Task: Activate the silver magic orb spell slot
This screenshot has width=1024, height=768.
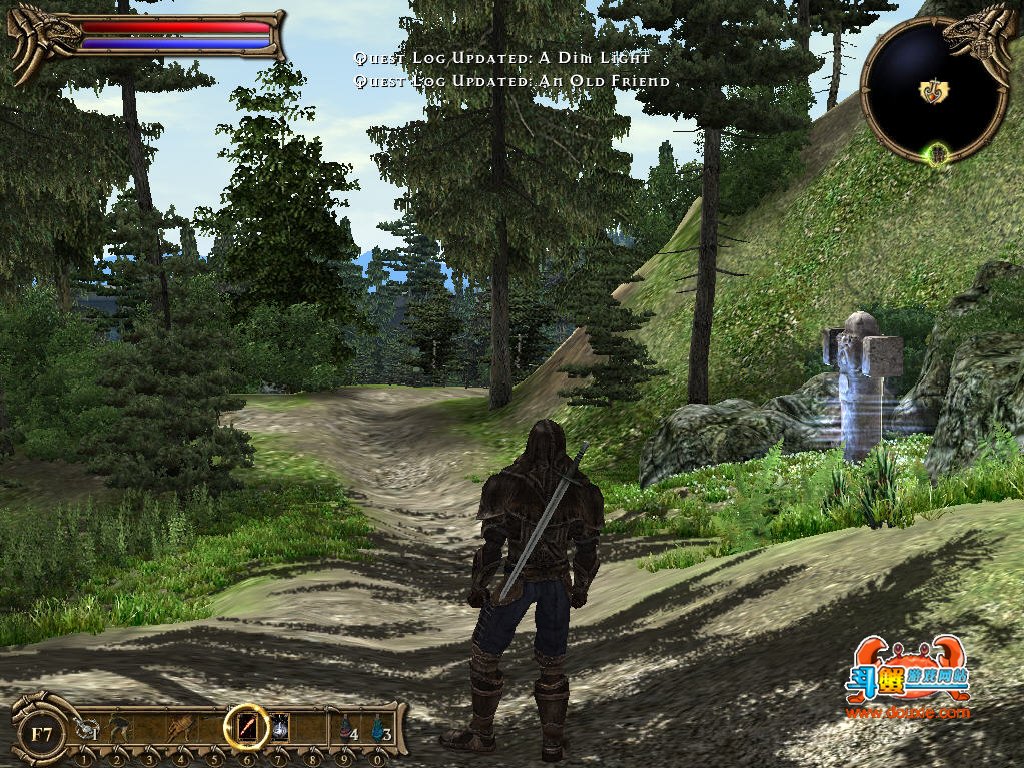Action: [x=280, y=727]
